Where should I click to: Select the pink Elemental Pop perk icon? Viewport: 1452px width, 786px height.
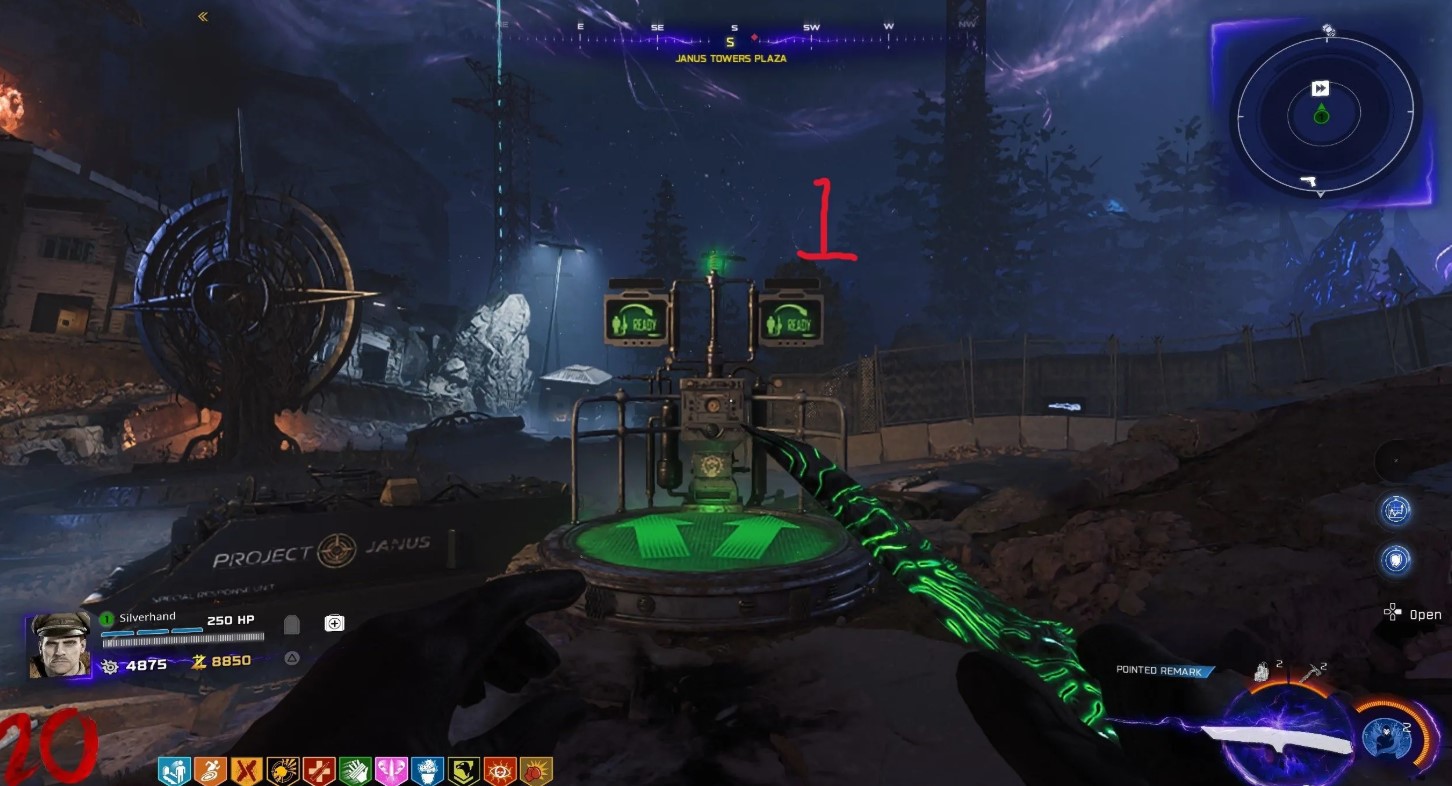[x=391, y=770]
